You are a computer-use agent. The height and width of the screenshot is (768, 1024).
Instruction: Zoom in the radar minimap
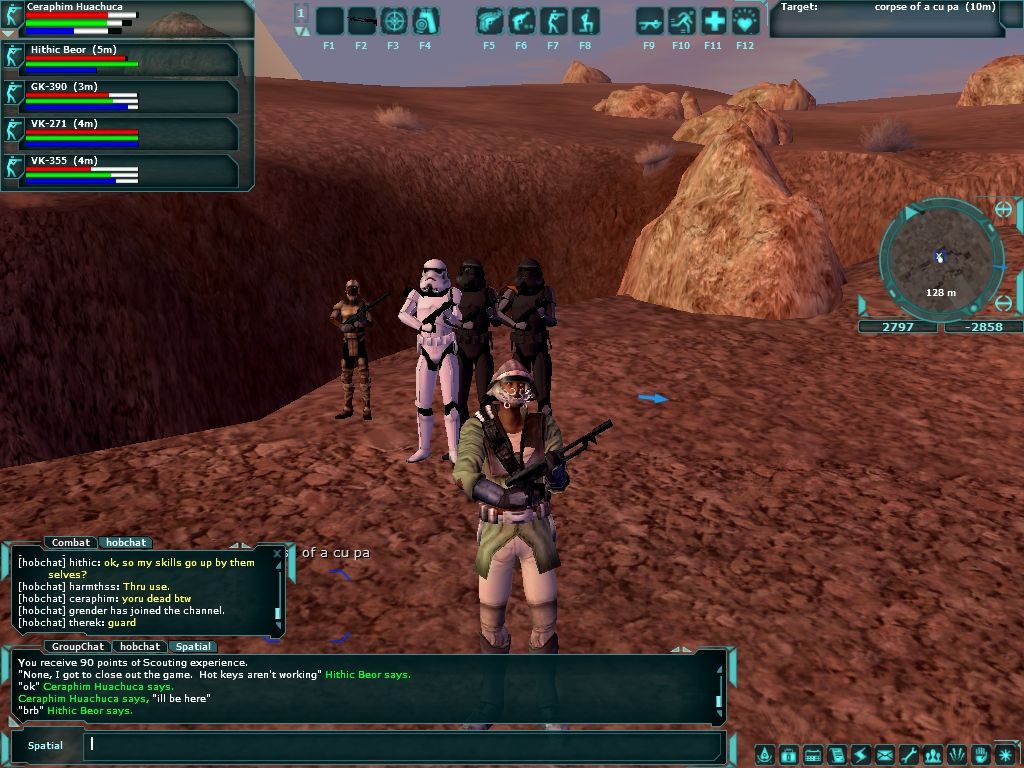(x=1004, y=209)
